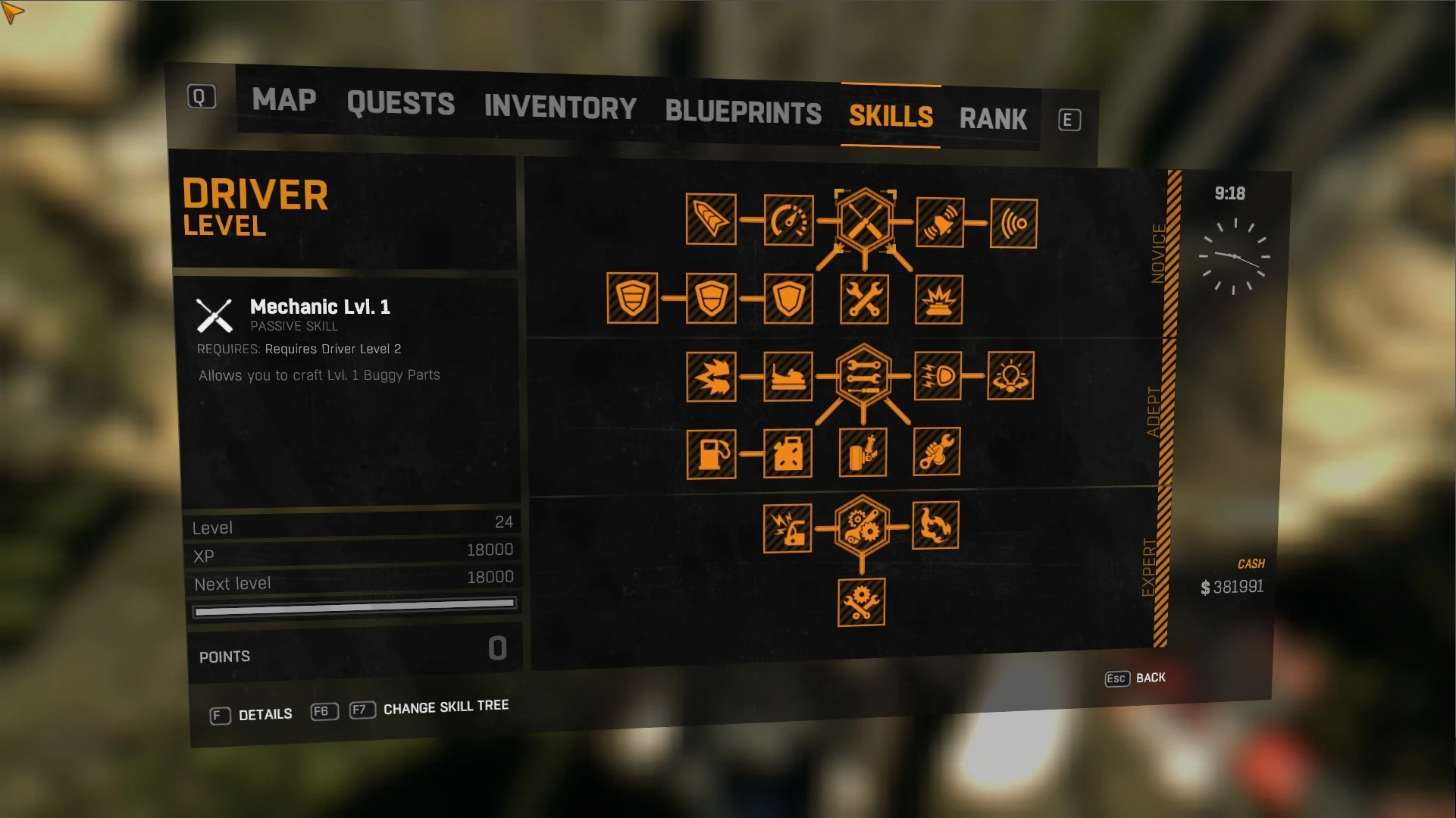1456x818 pixels.
Task: Open the BLUEPRINTS tab
Action: coord(743,112)
